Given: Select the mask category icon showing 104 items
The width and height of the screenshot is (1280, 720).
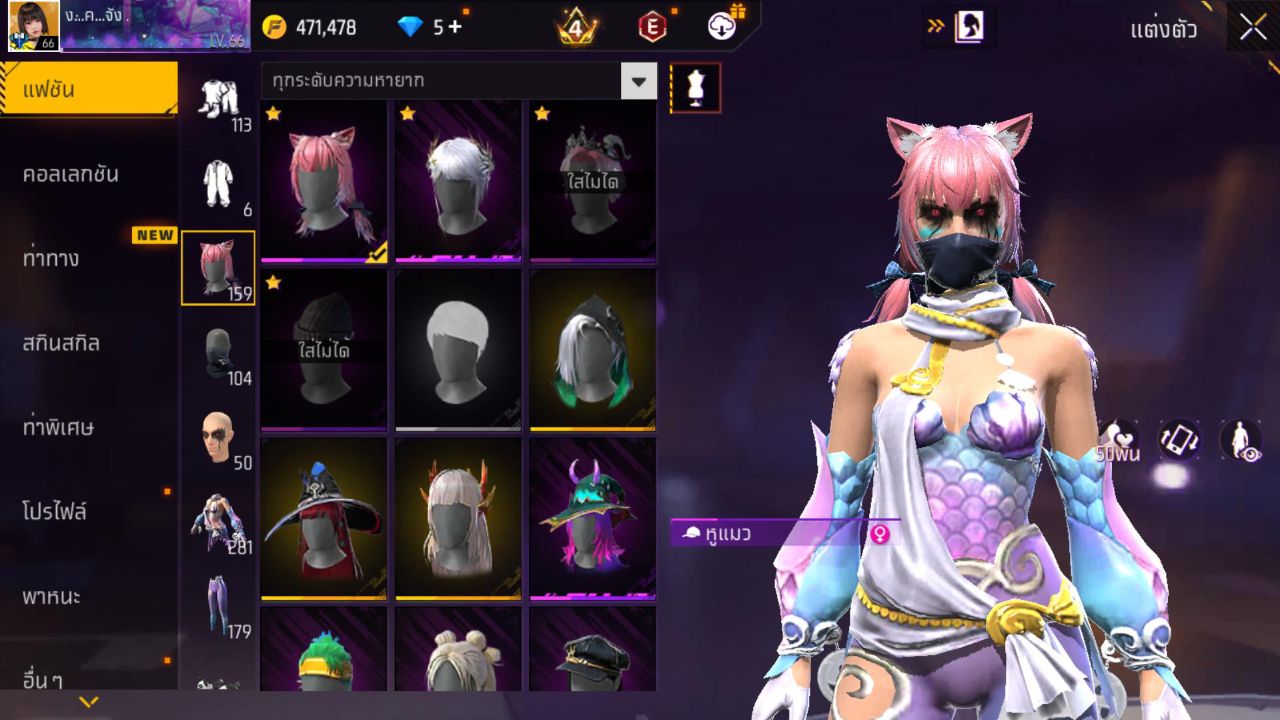Looking at the screenshot, I should pos(218,350).
